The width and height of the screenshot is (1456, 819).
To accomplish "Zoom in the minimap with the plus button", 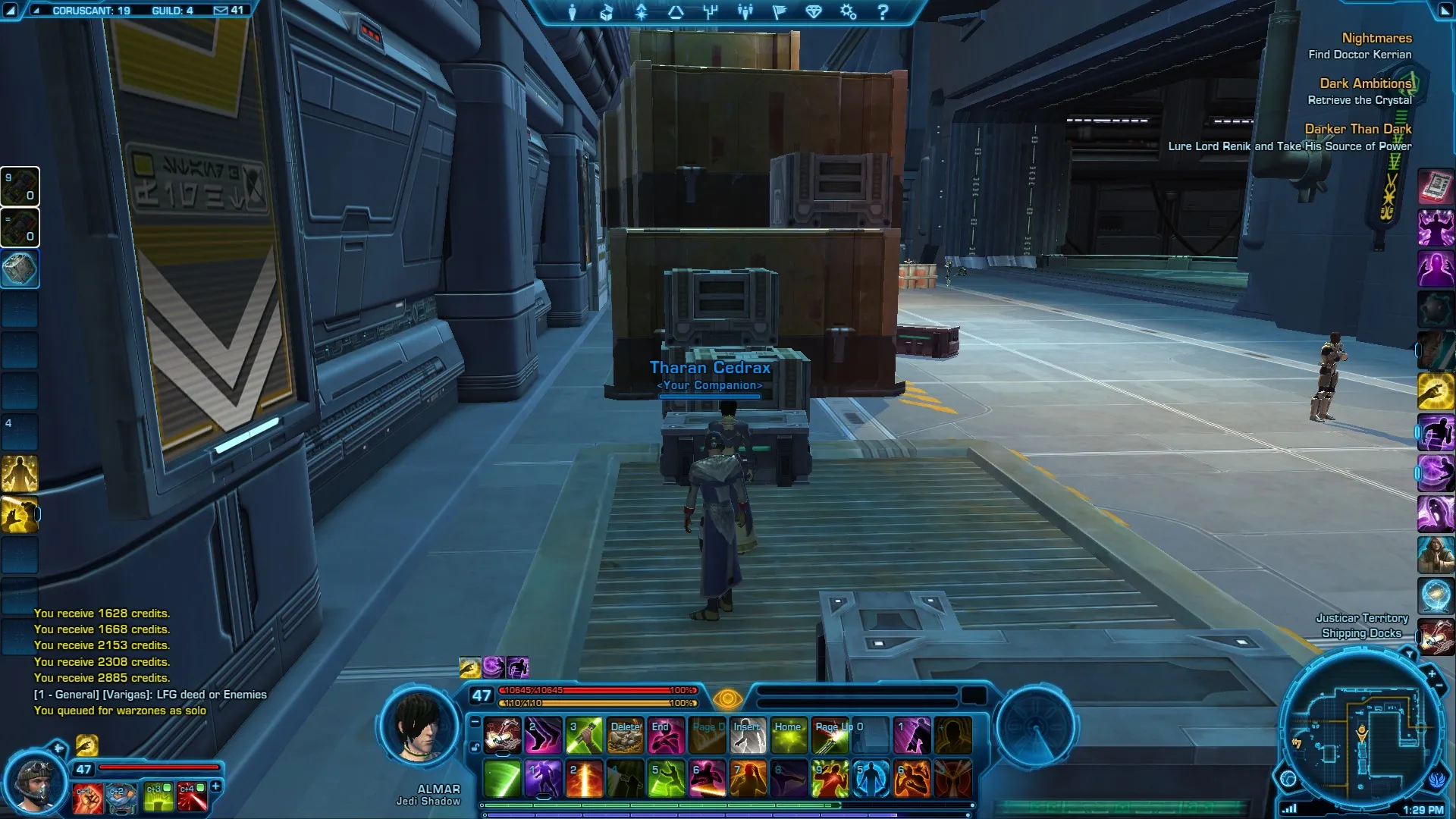I will [1432, 674].
